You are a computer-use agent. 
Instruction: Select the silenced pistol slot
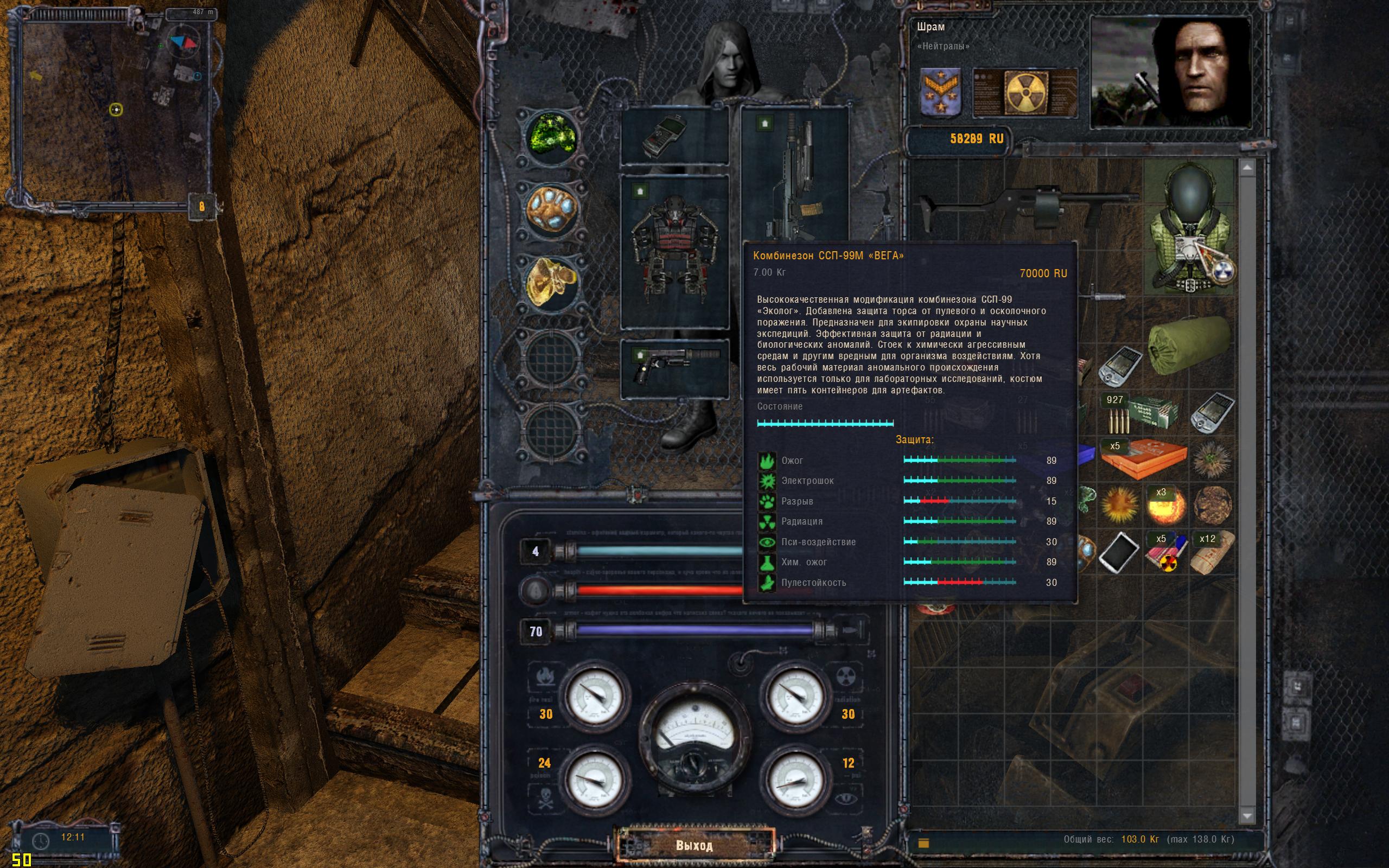pyautogui.click(x=675, y=368)
